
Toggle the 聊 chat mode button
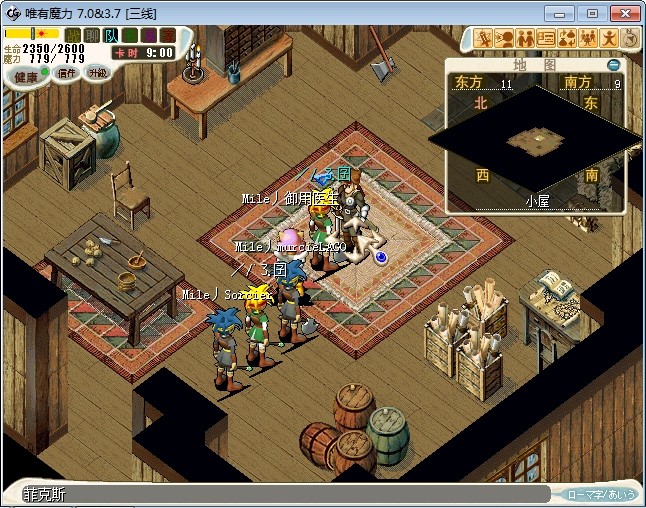coord(91,35)
